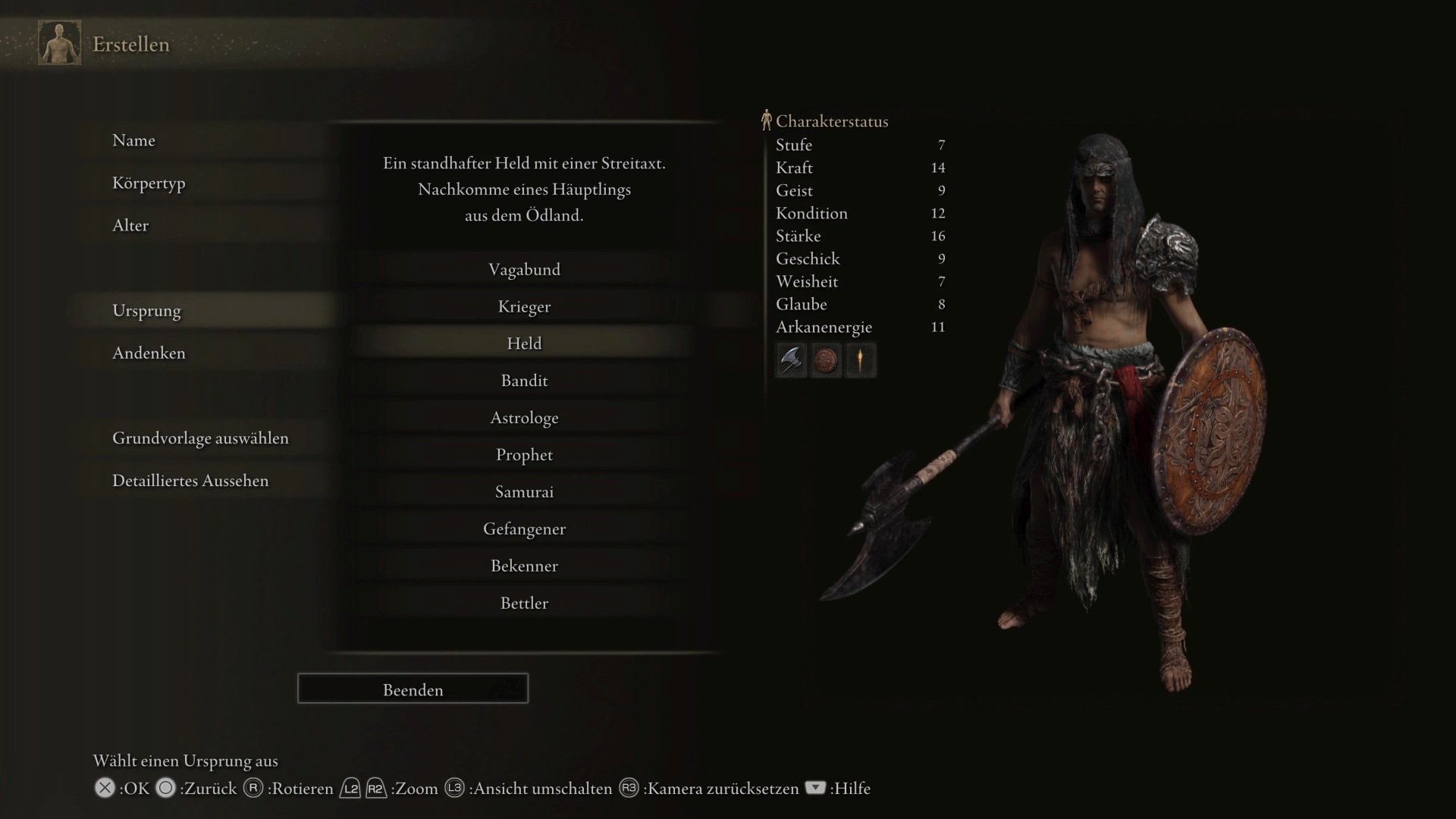The width and height of the screenshot is (1456, 819).
Task: Select the battle axe equipment icon
Action: 791,359
